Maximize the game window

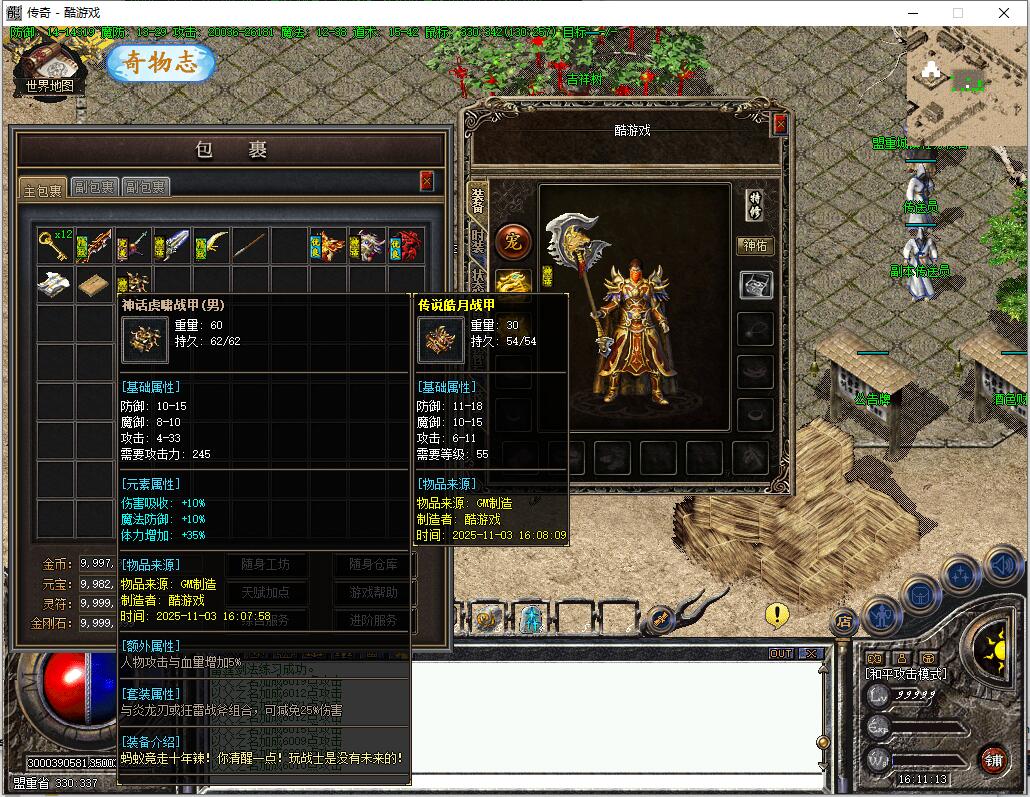(957, 13)
